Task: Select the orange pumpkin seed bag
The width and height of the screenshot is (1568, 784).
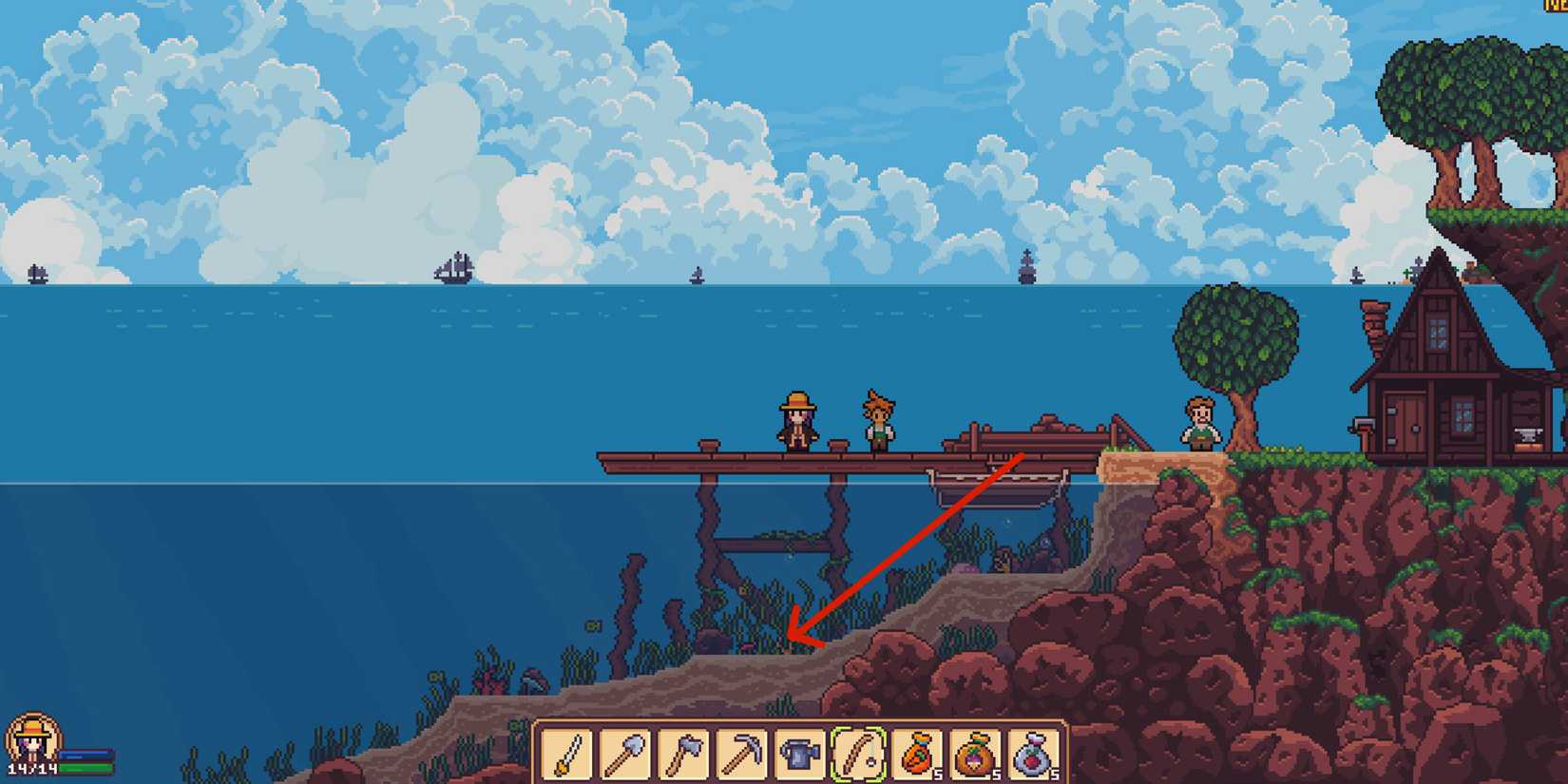Action: click(920, 753)
